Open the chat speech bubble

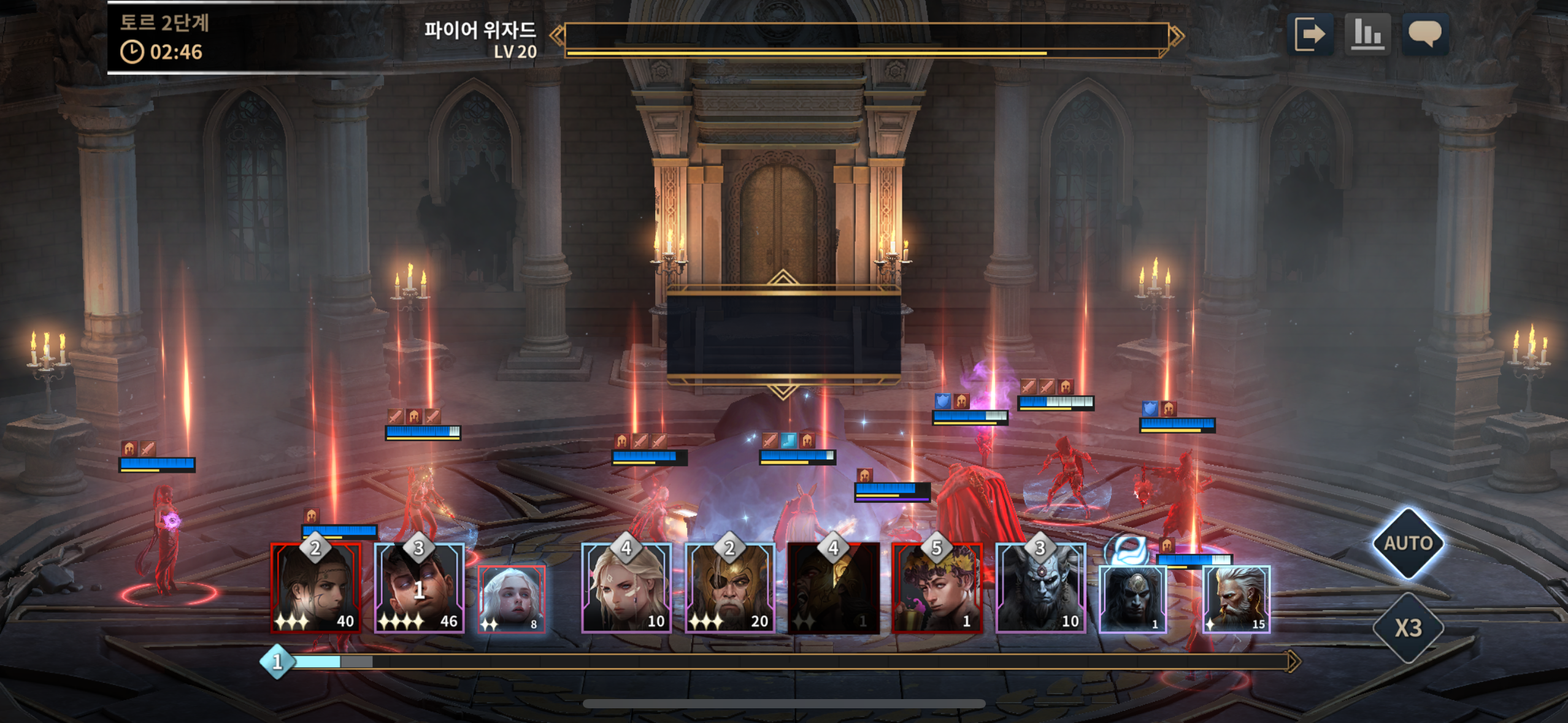click(x=1425, y=34)
